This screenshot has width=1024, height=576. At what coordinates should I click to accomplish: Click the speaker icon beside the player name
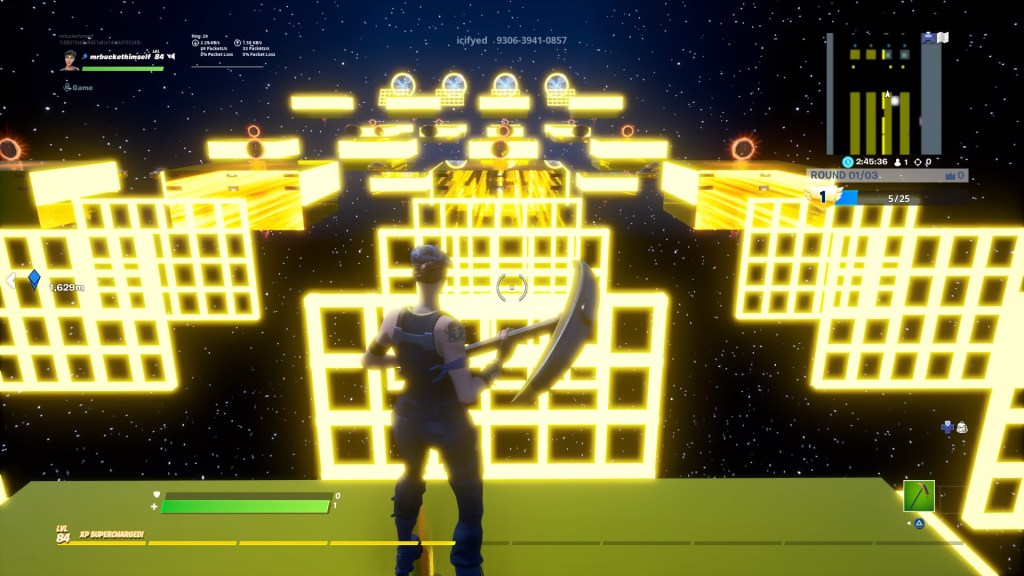coord(172,57)
